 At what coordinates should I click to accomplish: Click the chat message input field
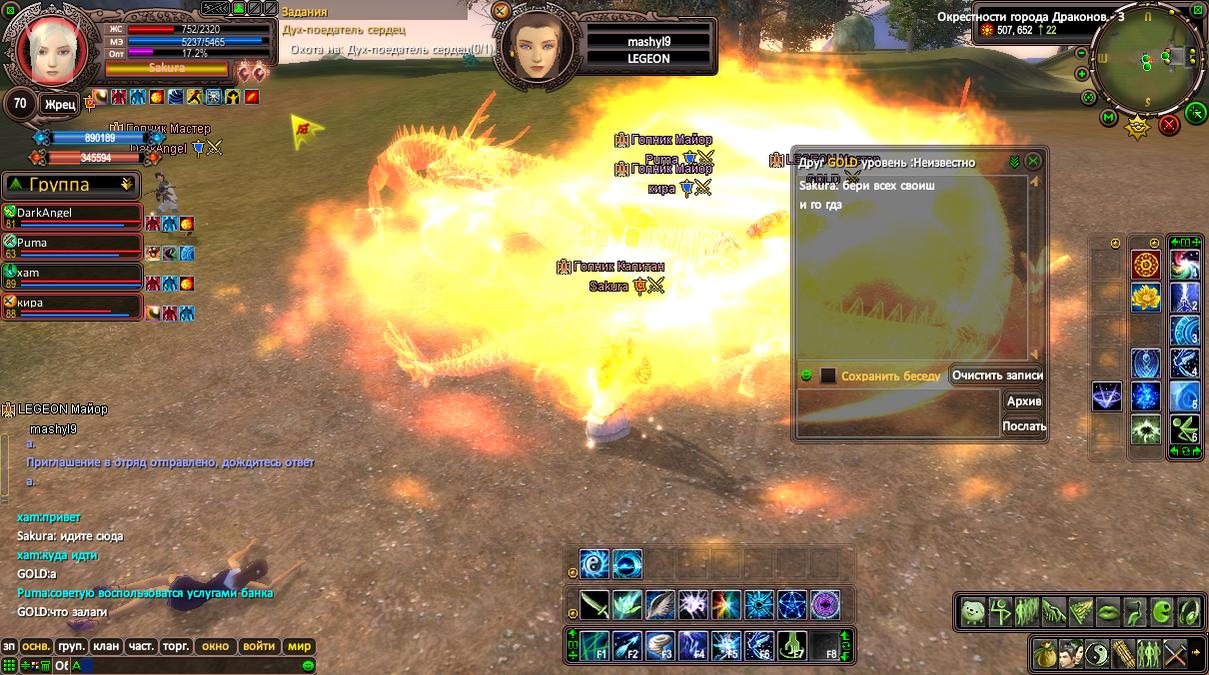[x=190, y=665]
